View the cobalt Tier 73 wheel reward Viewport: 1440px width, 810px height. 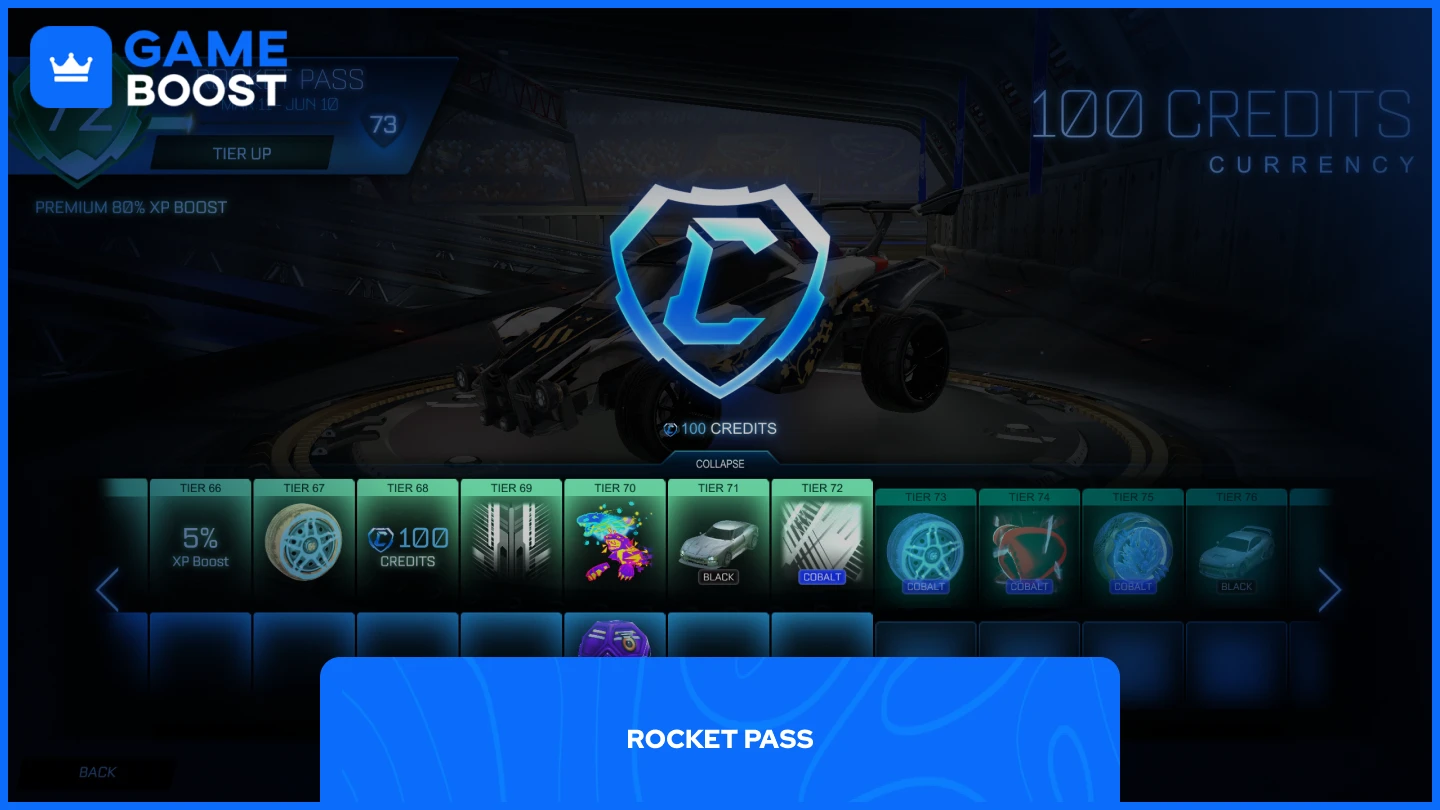click(x=925, y=548)
